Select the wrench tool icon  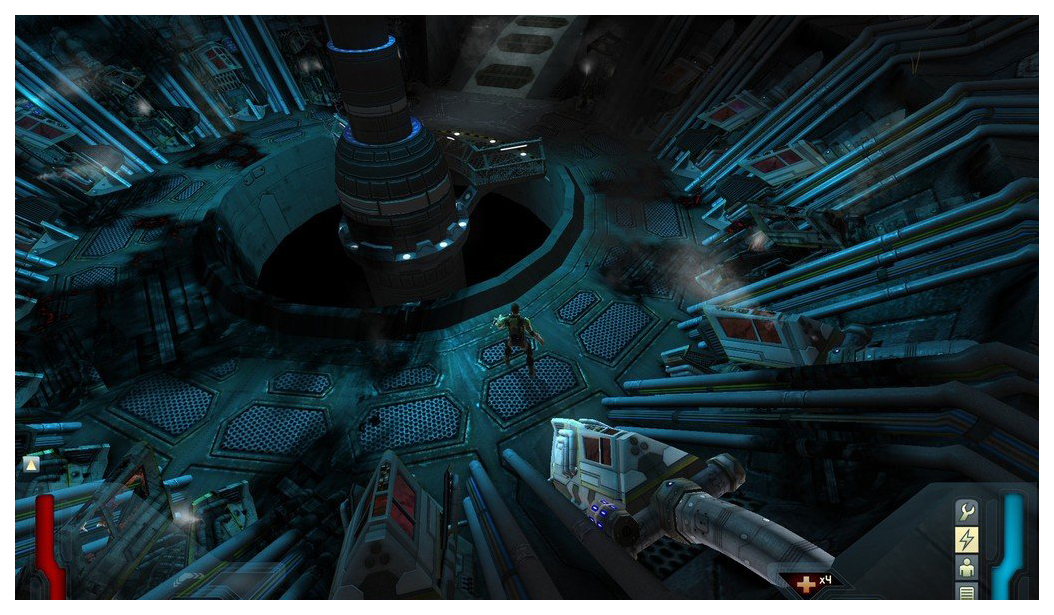tap(966, 511)
